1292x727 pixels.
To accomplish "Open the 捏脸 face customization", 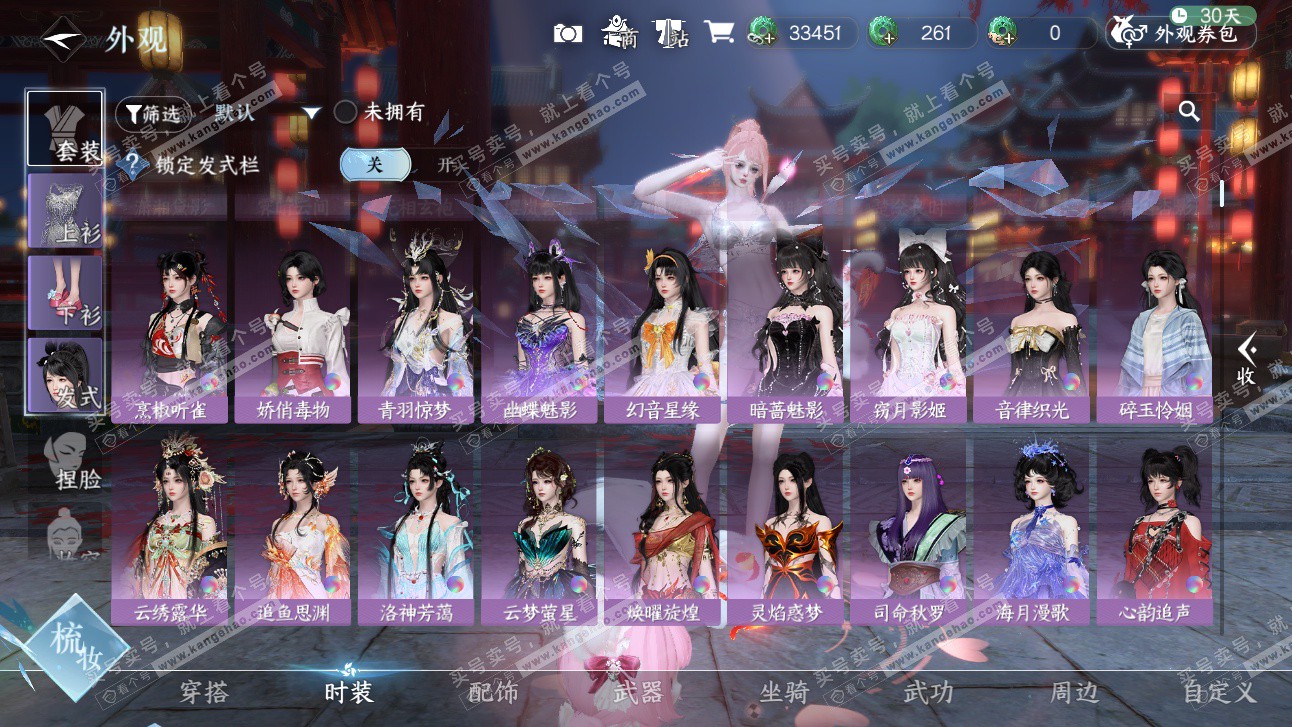I will (x=76, y=460).
